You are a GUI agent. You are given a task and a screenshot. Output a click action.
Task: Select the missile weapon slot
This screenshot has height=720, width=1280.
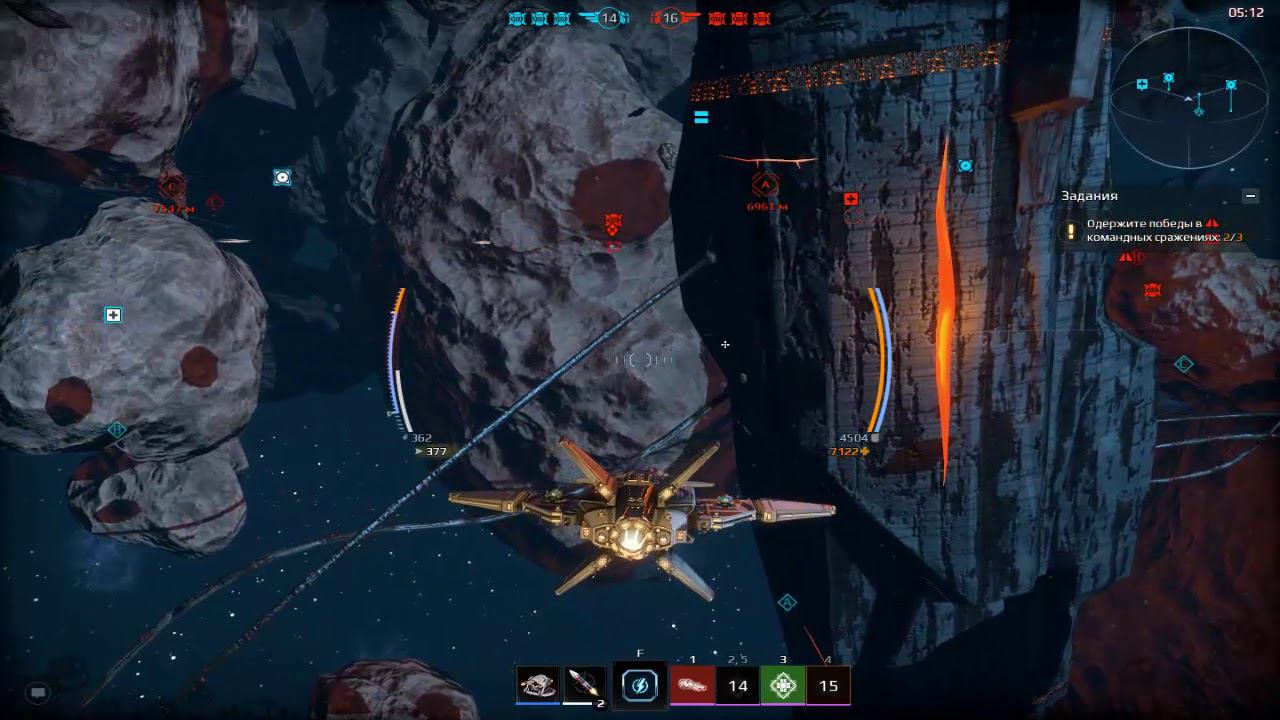click(x=585, y=685)
